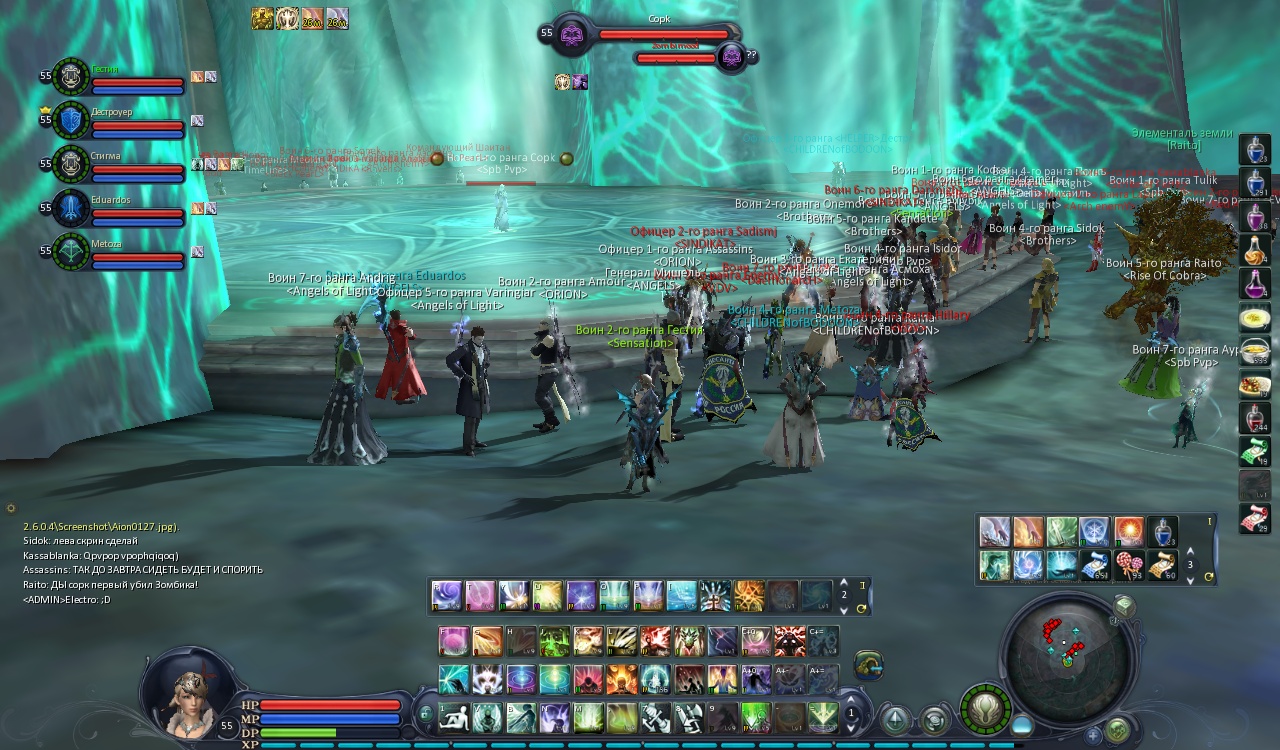Activate the glowing sun skill icon
The image size is (1280, 750).
point(1129,531)
